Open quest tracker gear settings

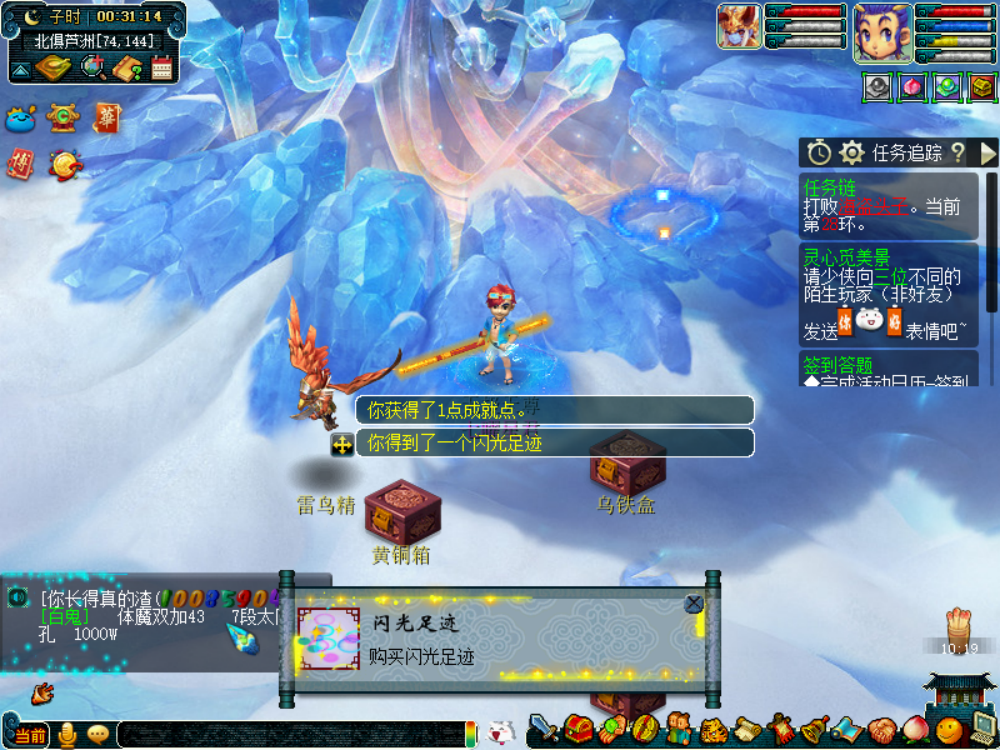pyautogui.click(x=852, y=153)
